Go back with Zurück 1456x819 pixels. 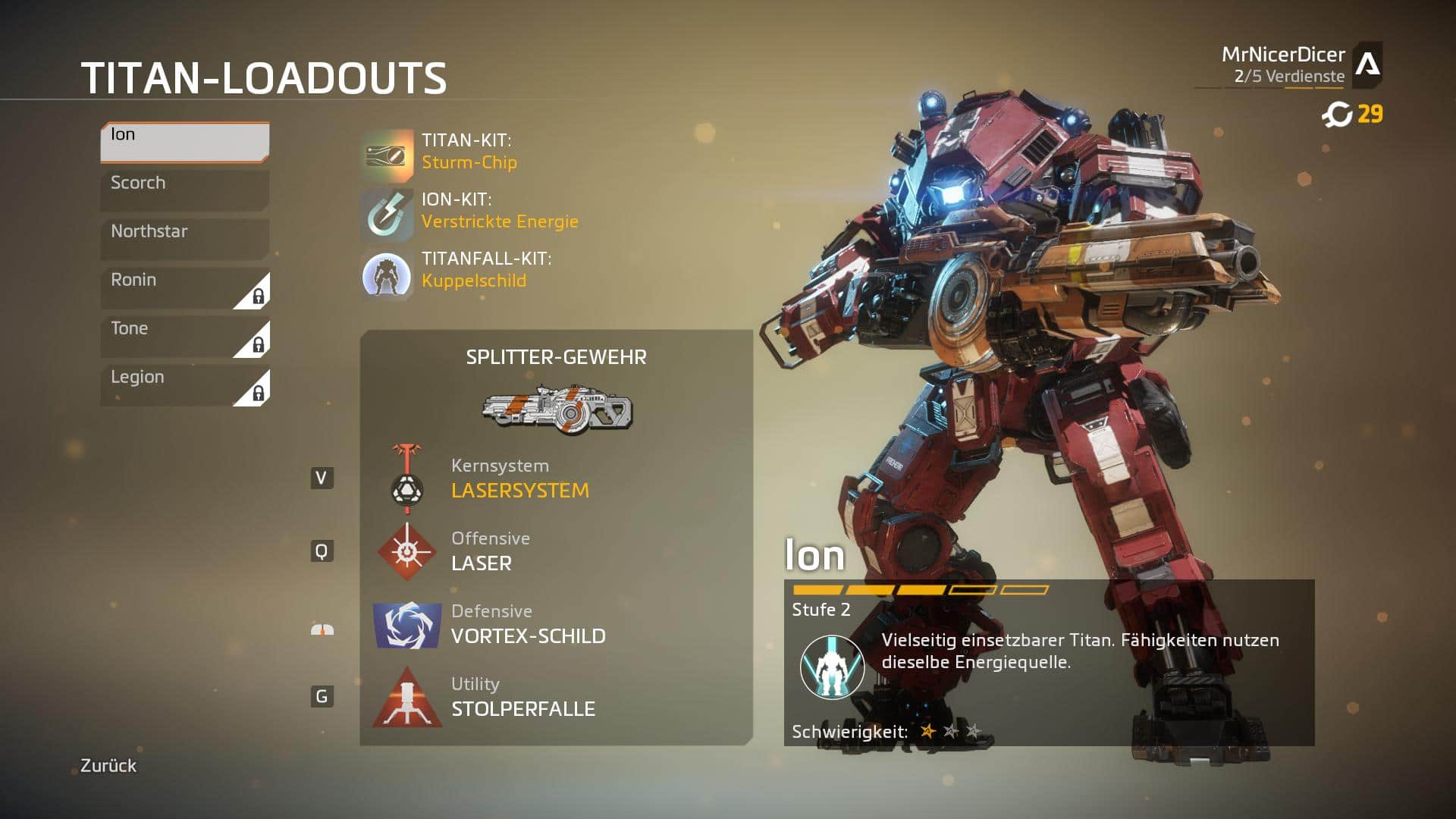point(108,766)
